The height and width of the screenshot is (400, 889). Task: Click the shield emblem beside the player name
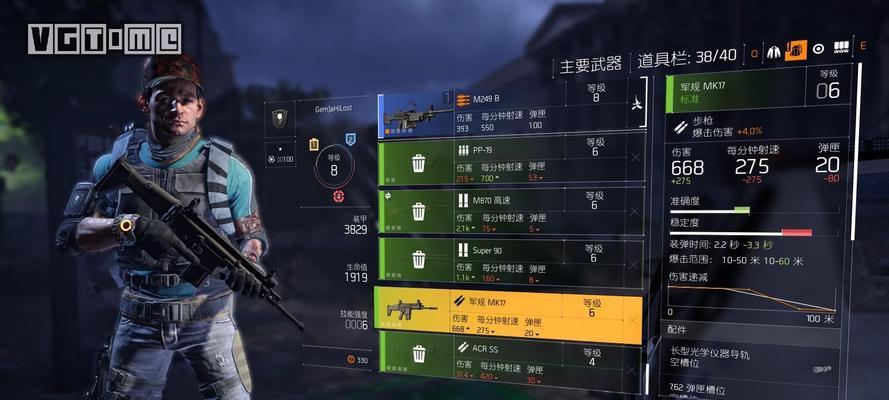(280, 118)
